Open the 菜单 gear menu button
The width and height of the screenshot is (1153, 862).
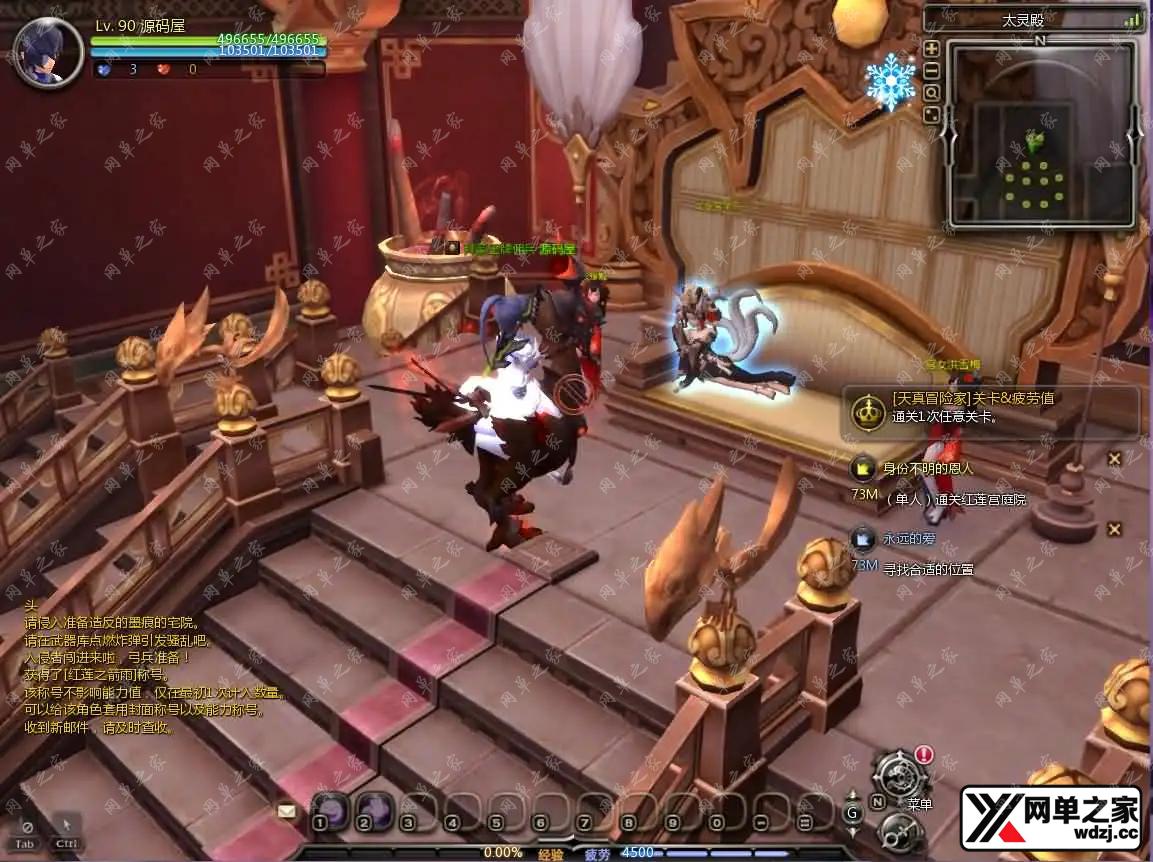point(899,775)
